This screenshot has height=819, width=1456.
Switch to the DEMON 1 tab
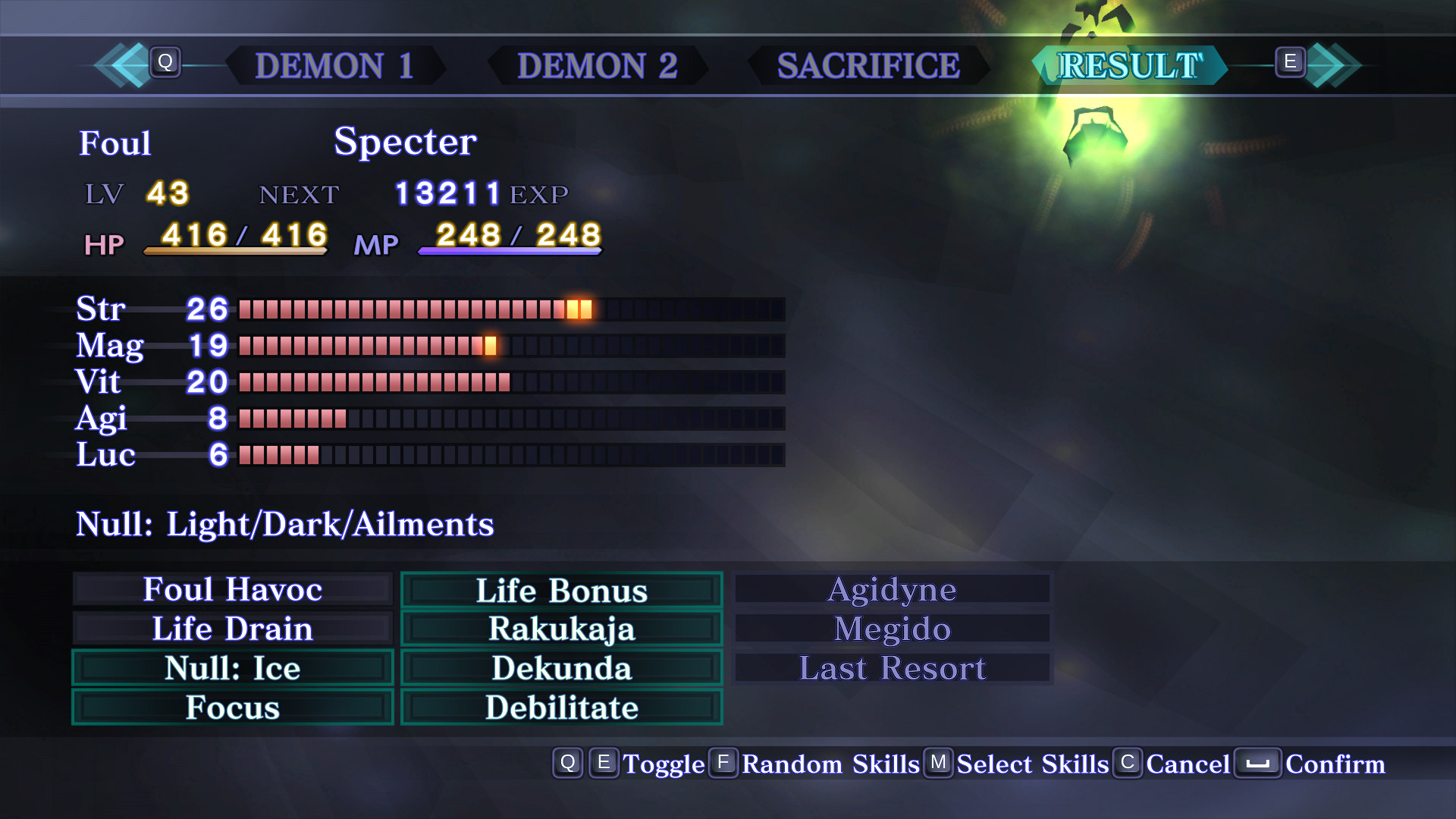point(334,67)
